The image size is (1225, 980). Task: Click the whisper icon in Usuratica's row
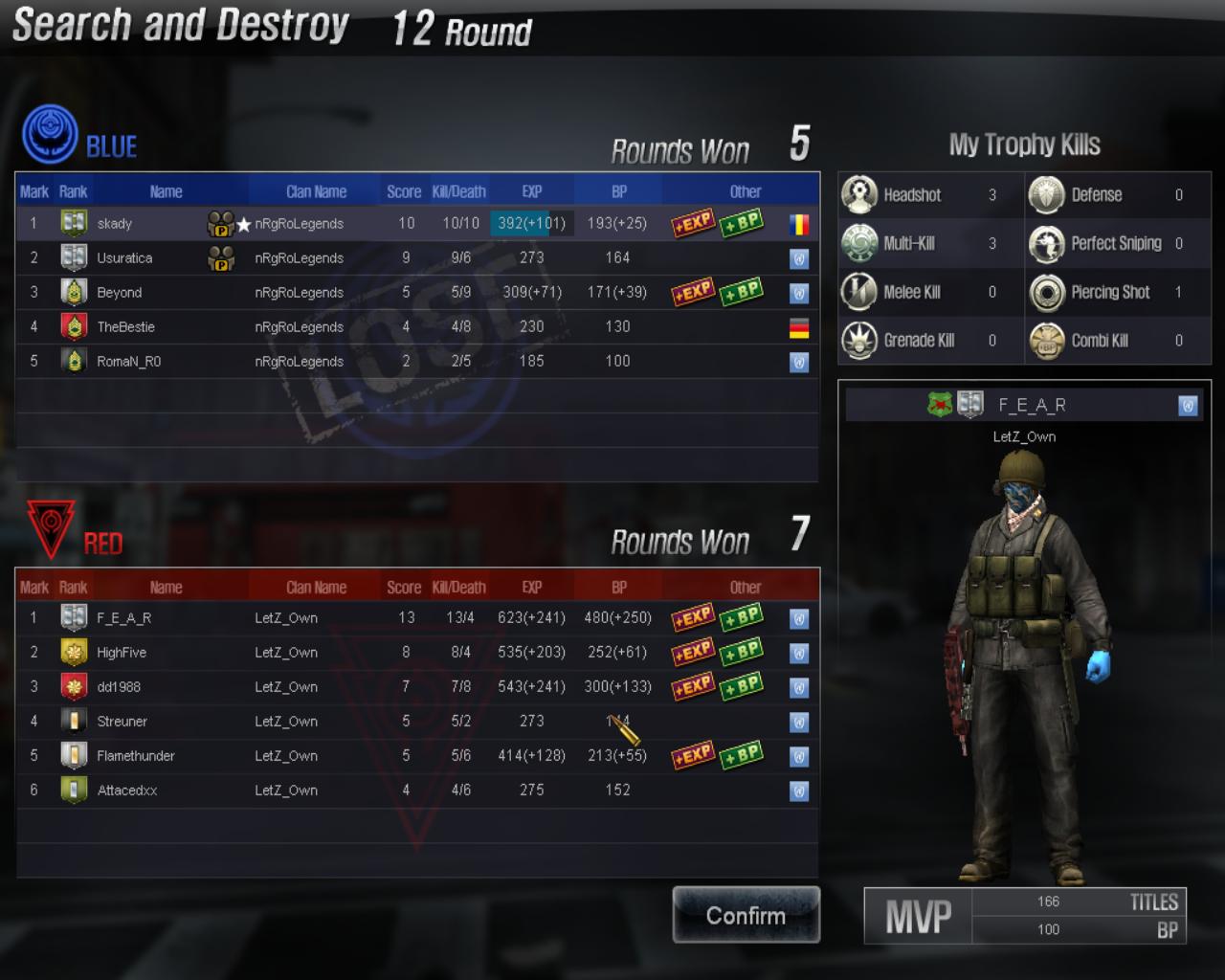coord(800,257)
